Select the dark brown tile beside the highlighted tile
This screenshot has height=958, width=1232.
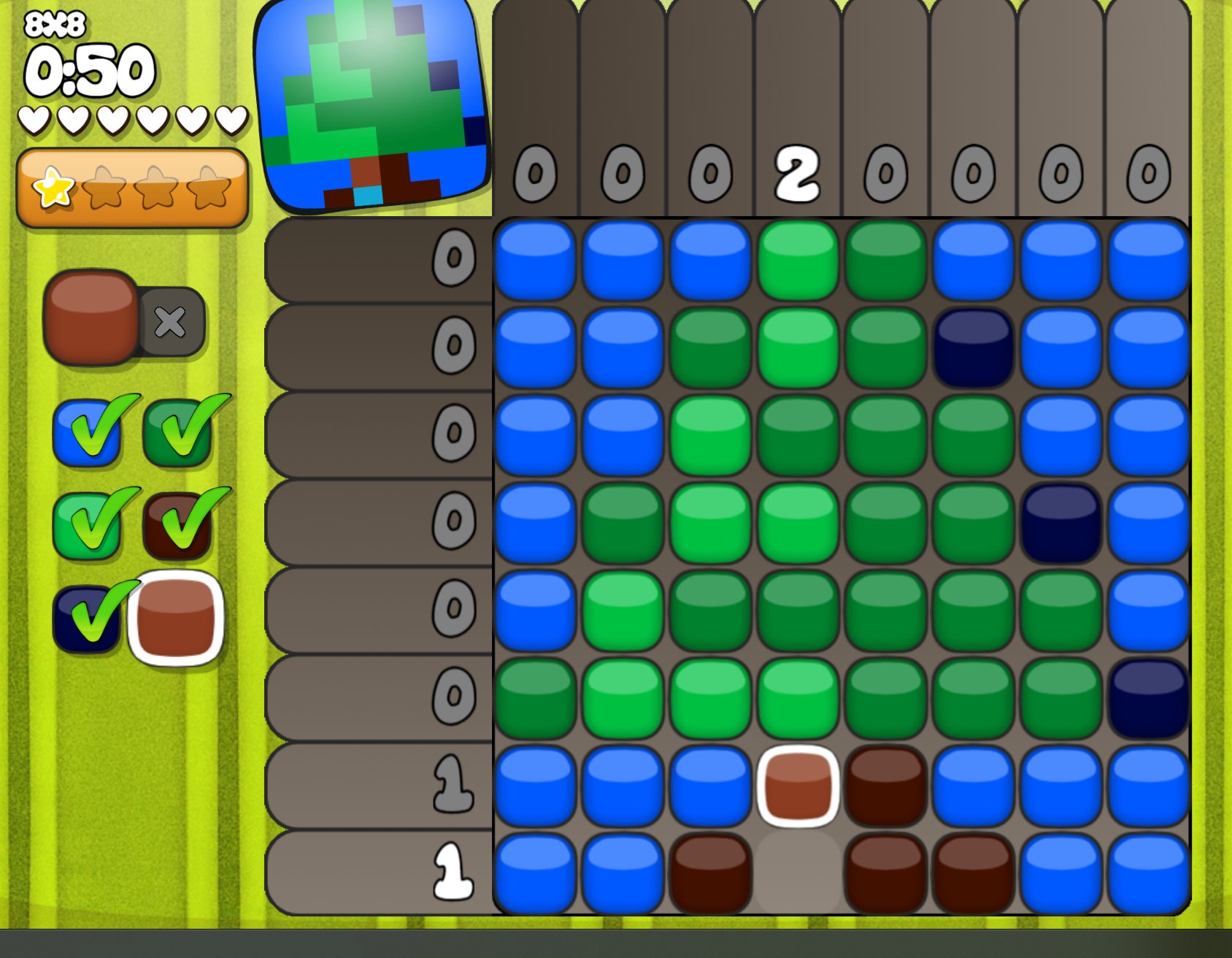tap(885, 786)
